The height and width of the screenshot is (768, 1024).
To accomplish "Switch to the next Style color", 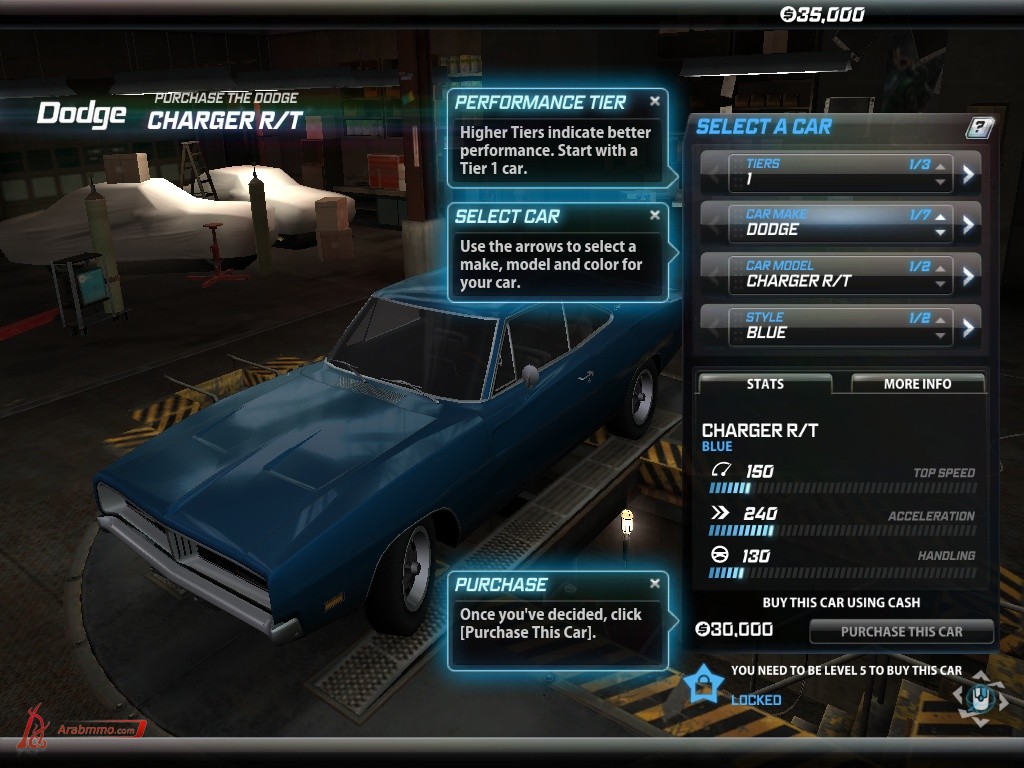I will point(968,327).
